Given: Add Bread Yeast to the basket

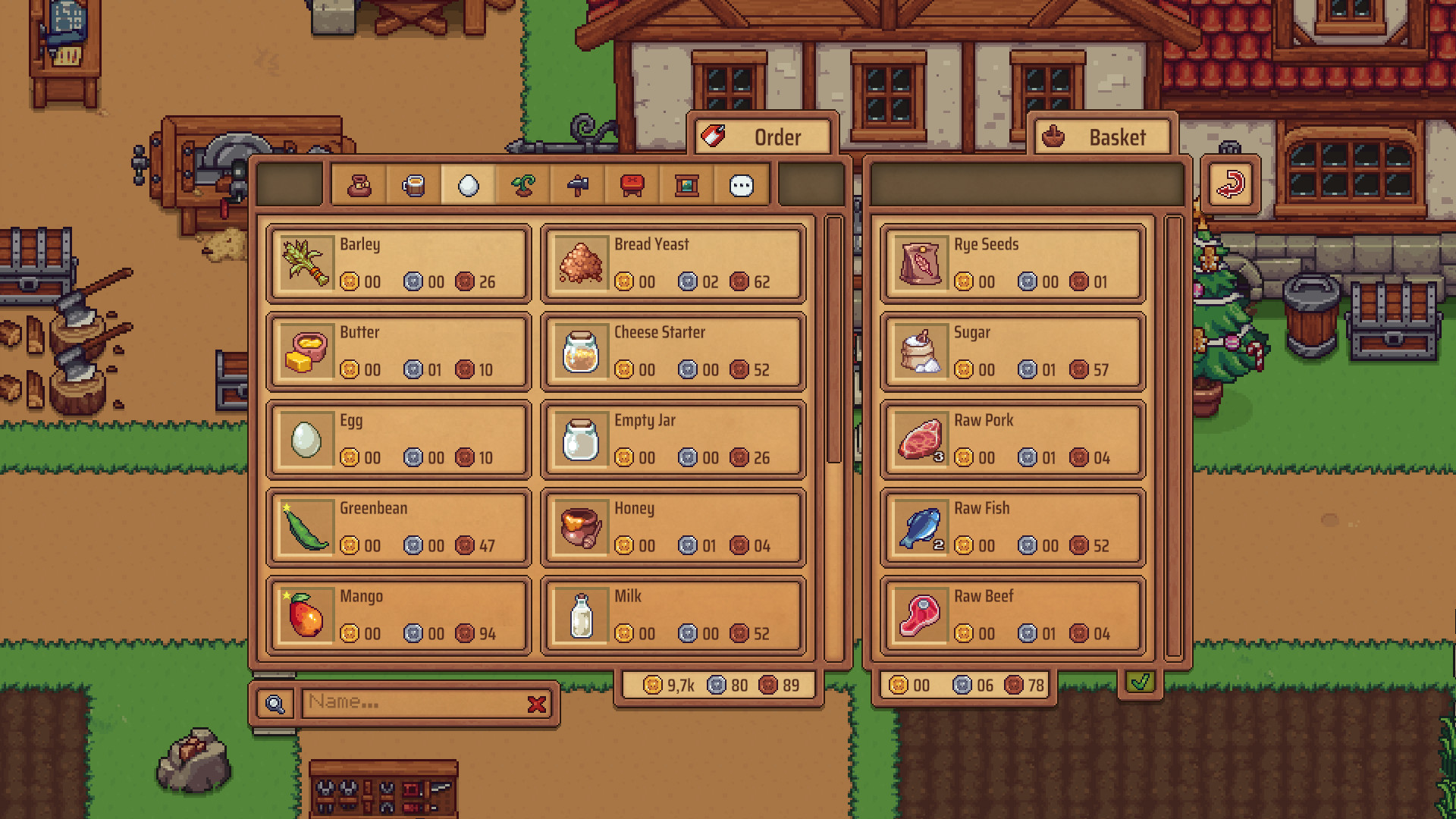Looking at the screenshot, I should click(x=672, y=262).
